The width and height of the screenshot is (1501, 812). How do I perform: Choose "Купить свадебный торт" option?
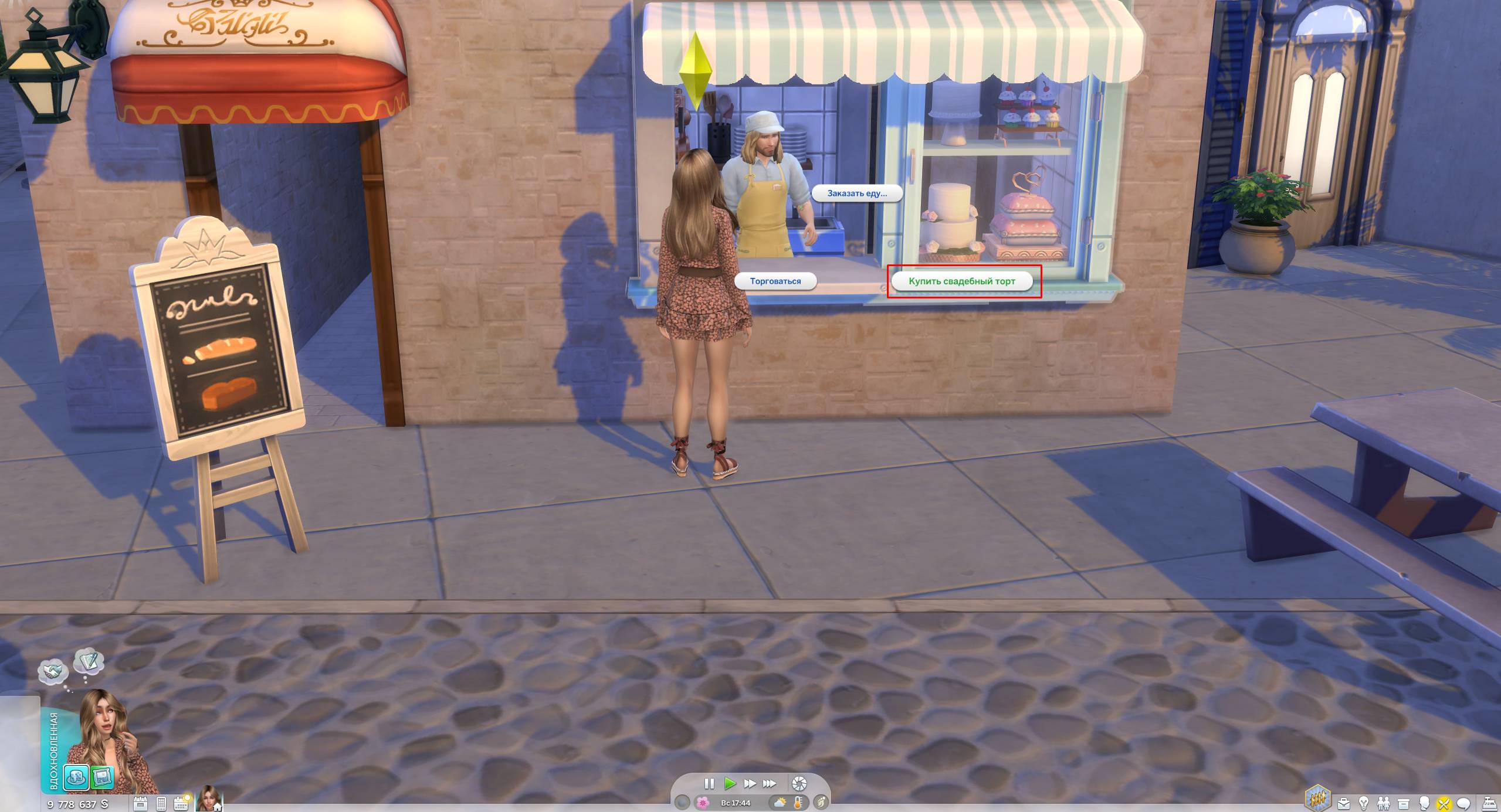[x=961, y=281]
